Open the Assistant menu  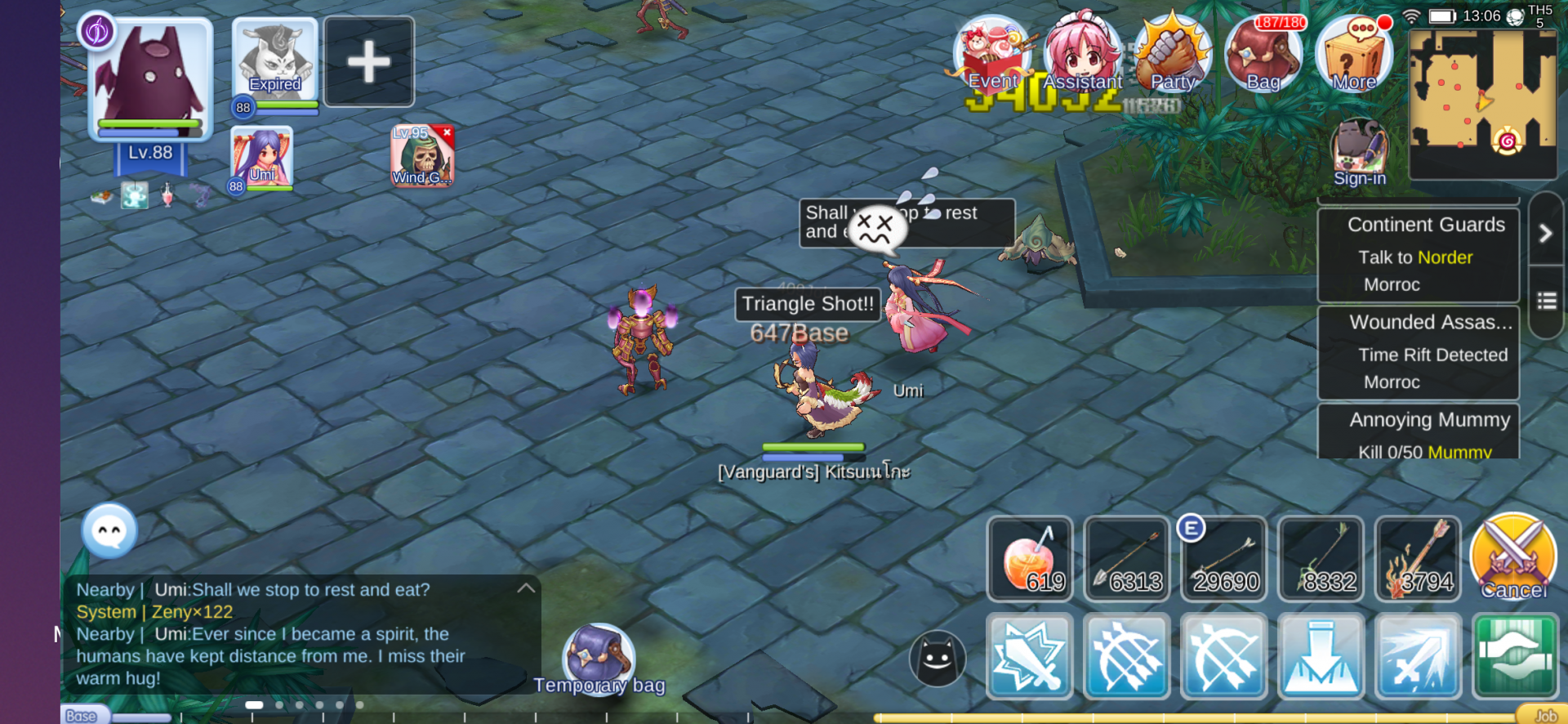[1083, 54]
